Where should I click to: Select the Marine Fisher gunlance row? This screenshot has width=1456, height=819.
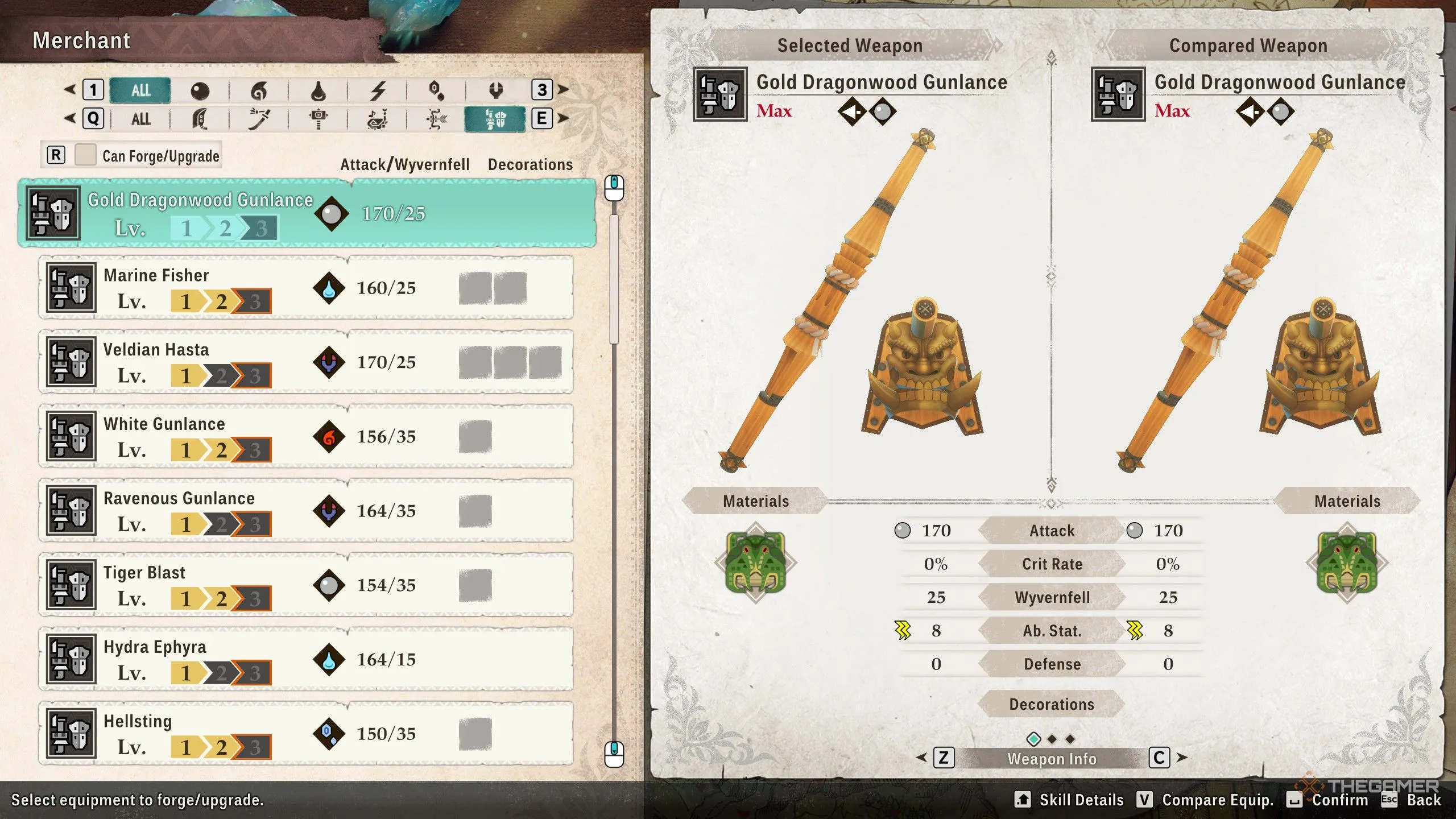click(306, 288)
